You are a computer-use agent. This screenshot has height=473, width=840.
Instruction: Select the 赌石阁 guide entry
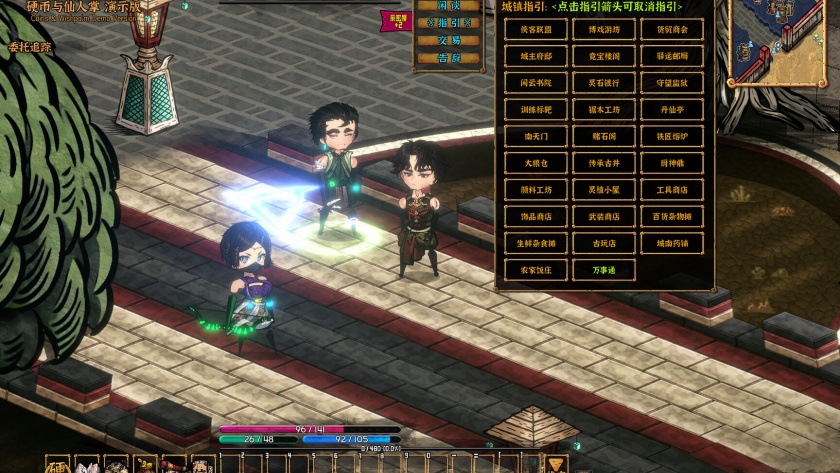click(x=603, y=136)
